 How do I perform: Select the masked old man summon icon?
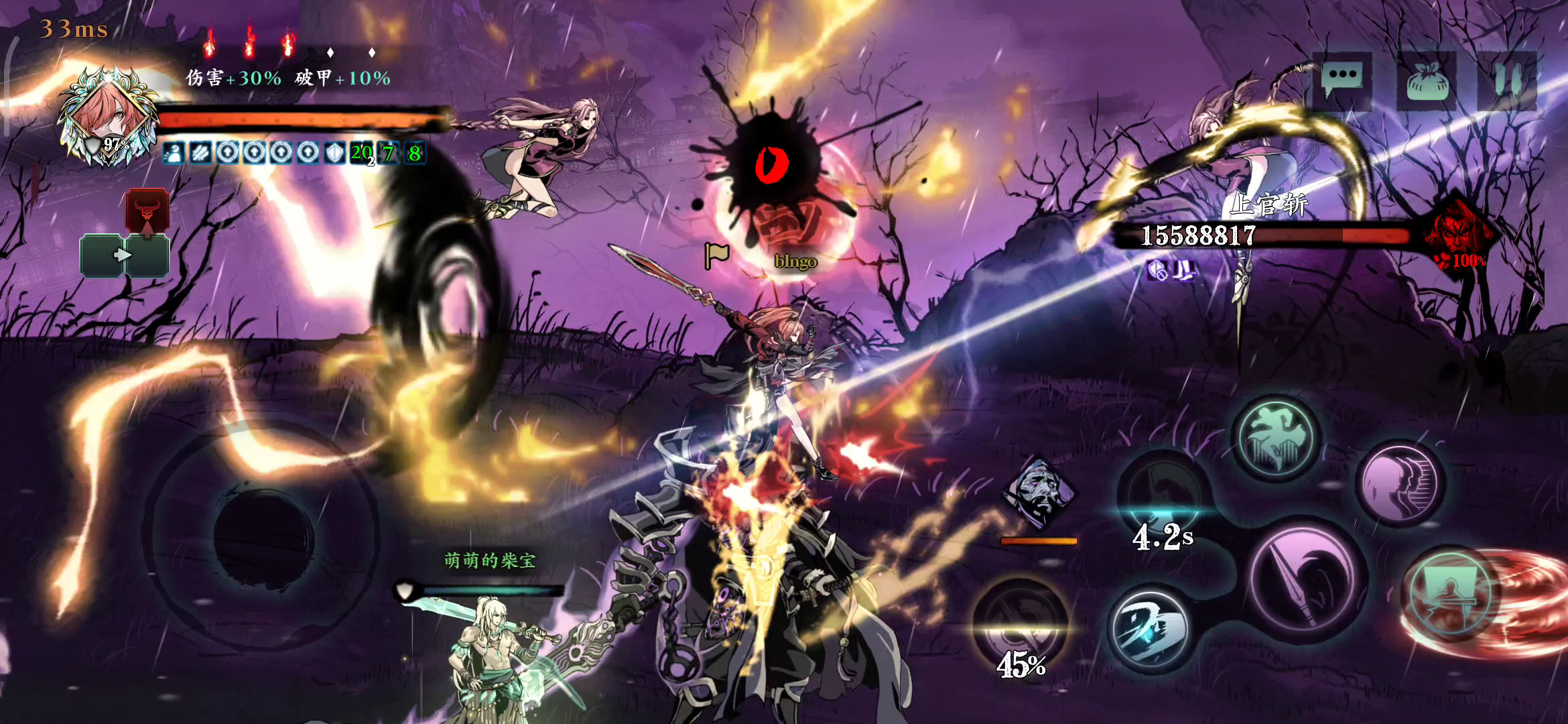tap(1038, 493)
